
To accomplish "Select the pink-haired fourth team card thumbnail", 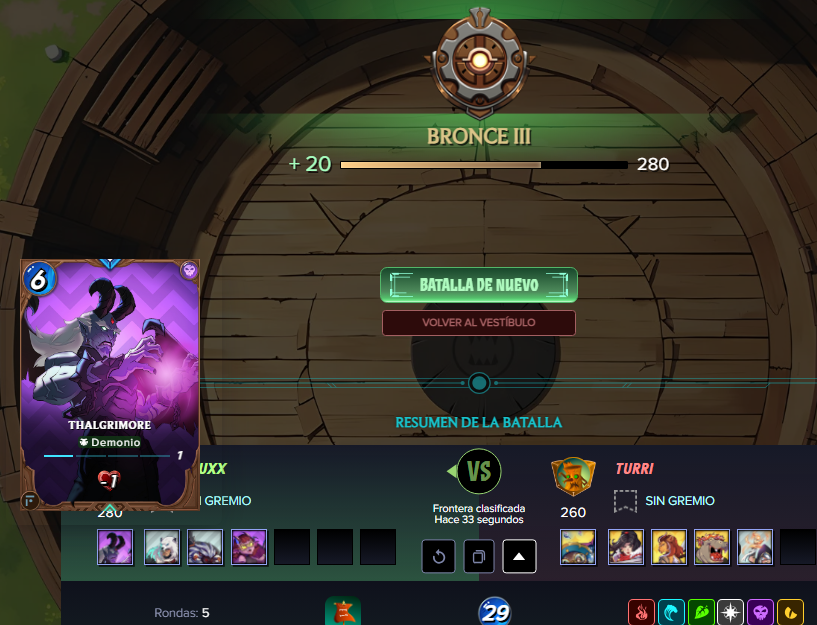I will (x=249, y=547).
